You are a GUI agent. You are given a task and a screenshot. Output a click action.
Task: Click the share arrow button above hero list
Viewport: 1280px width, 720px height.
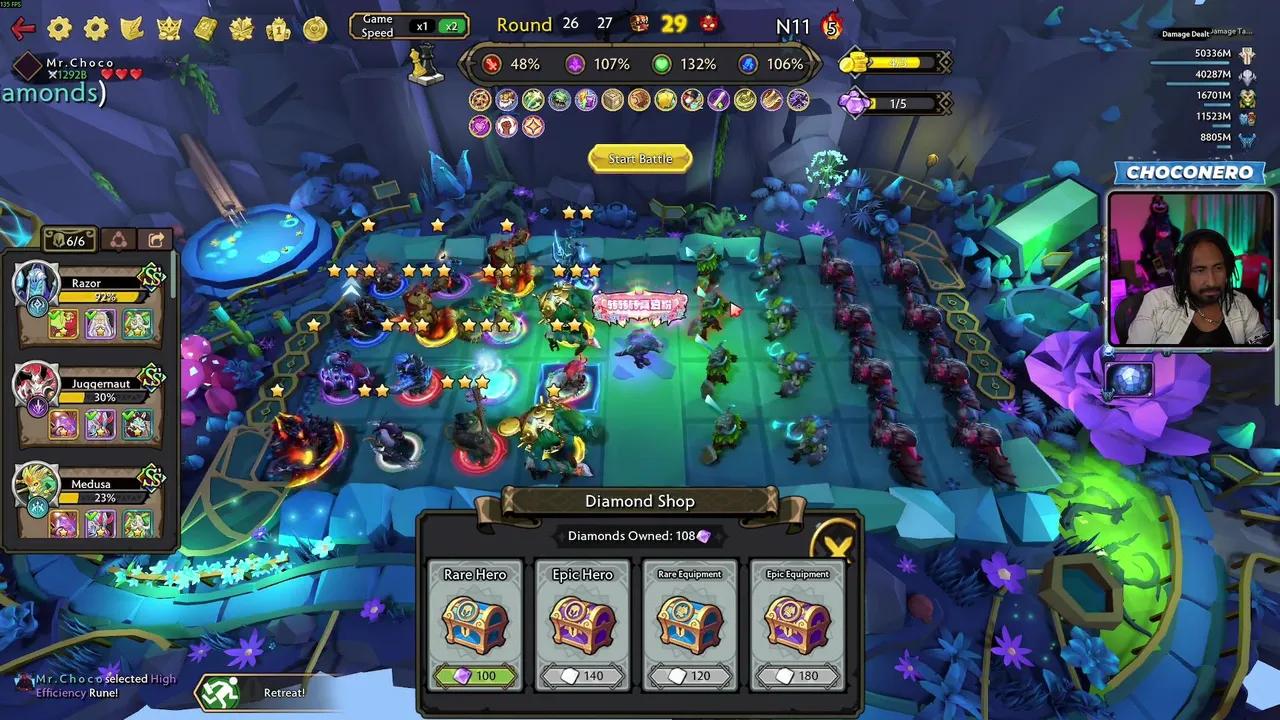click(156, 240)
